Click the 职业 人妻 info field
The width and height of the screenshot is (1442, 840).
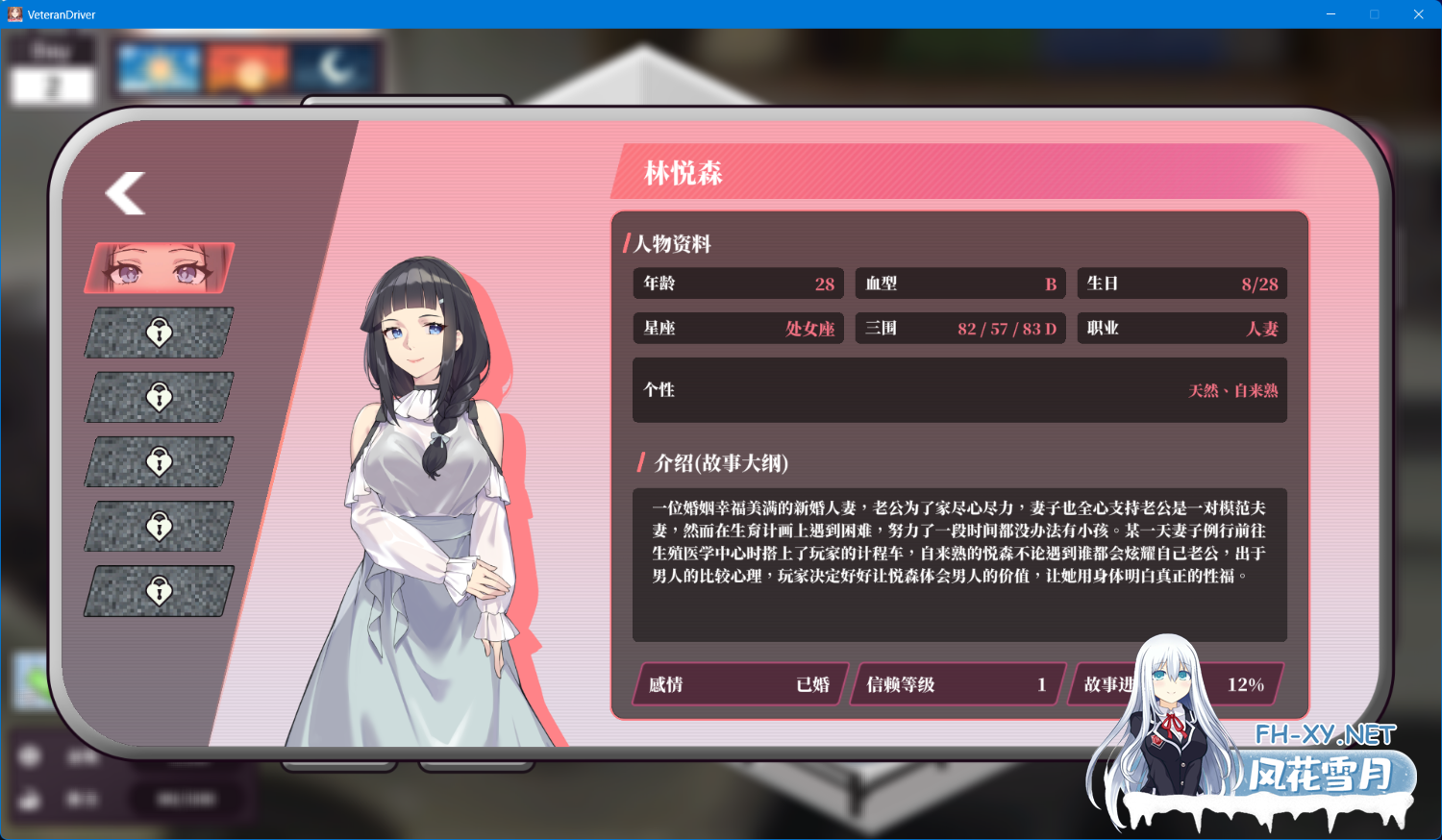[x=1181, y=328]
